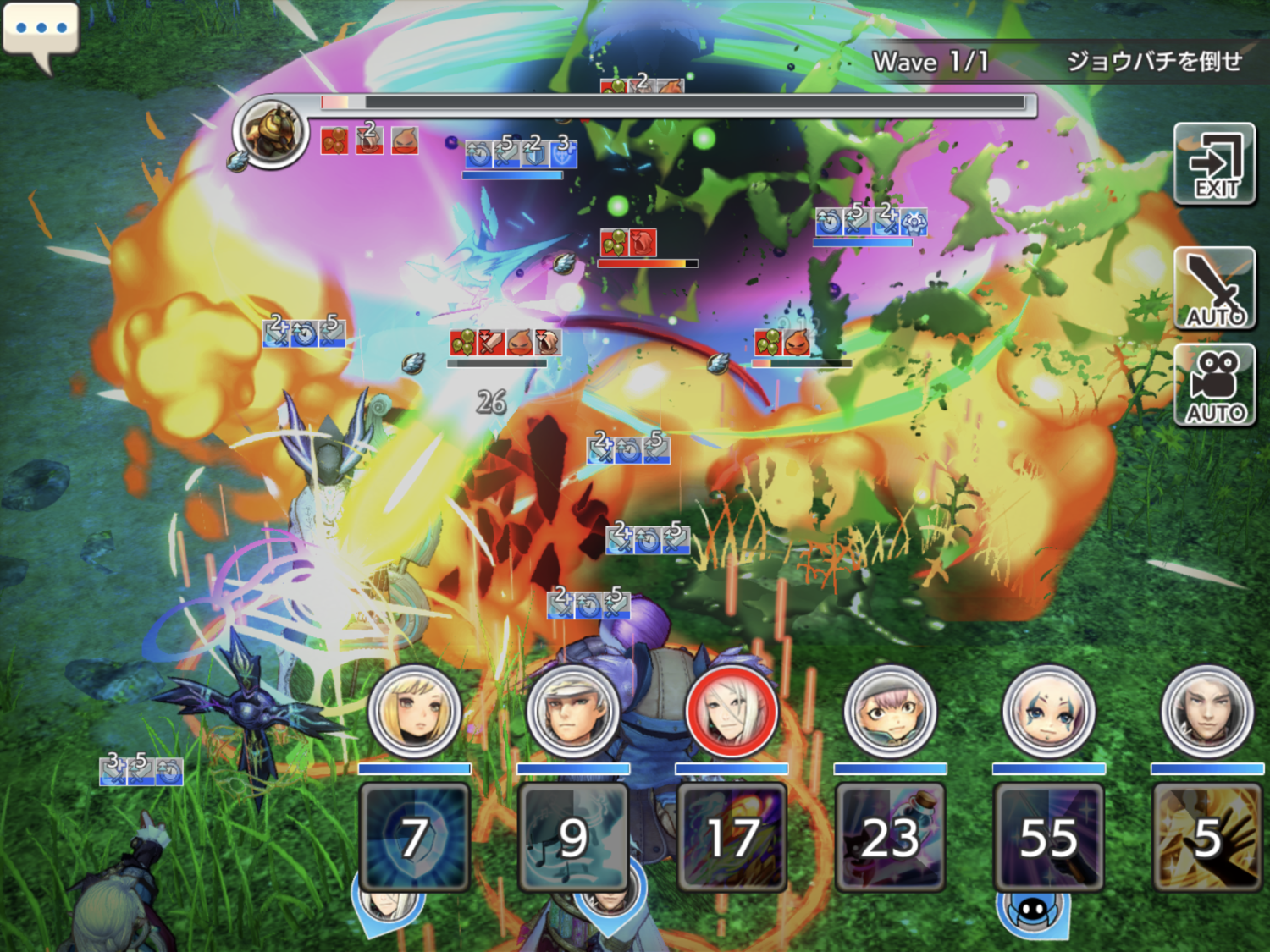Select the face-painted pale character portrait
Screen dimensions: 1270x952
tap(1048, 712)
